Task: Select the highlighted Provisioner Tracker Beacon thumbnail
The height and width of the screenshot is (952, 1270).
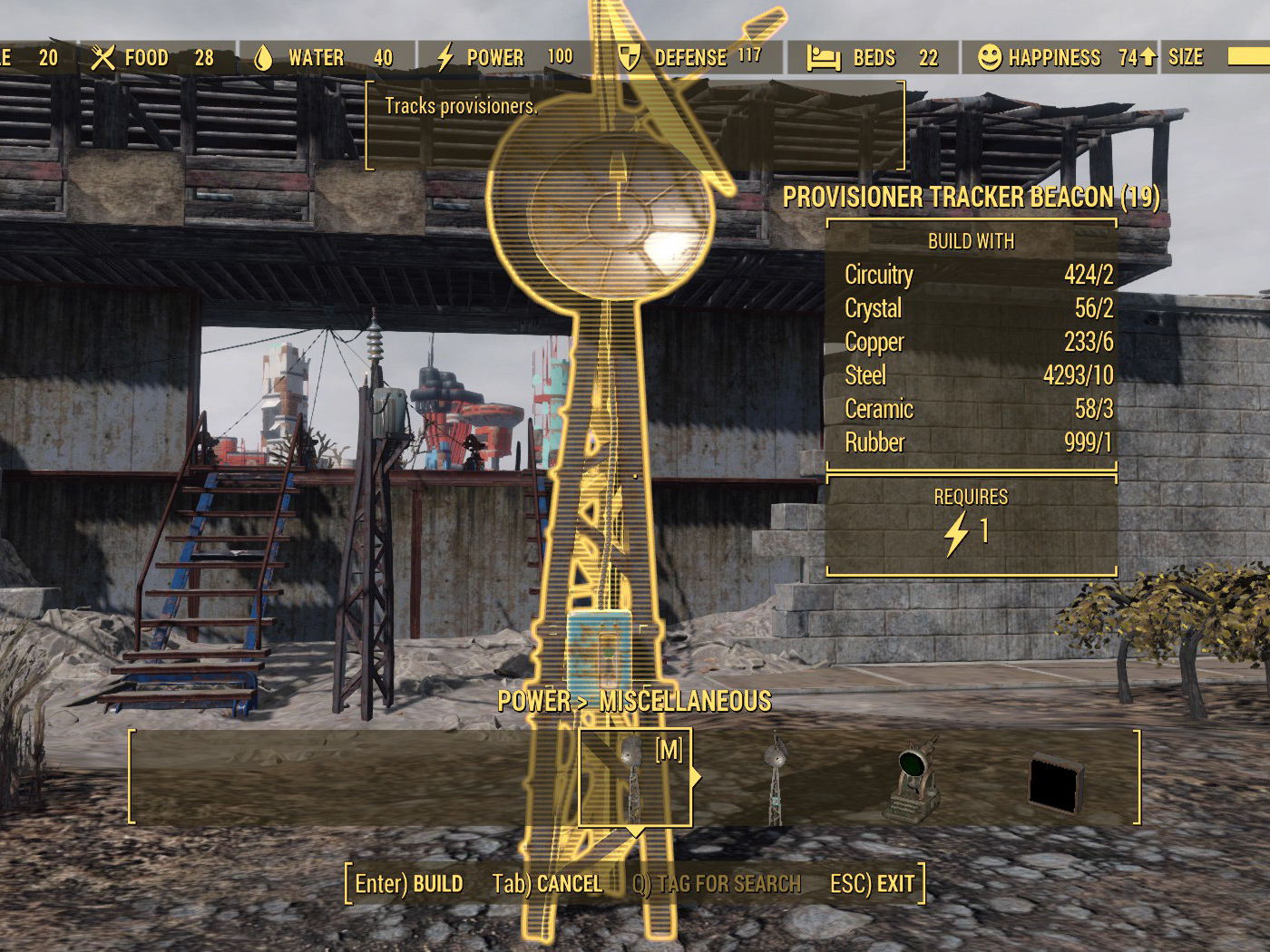Action: (634, 777)
